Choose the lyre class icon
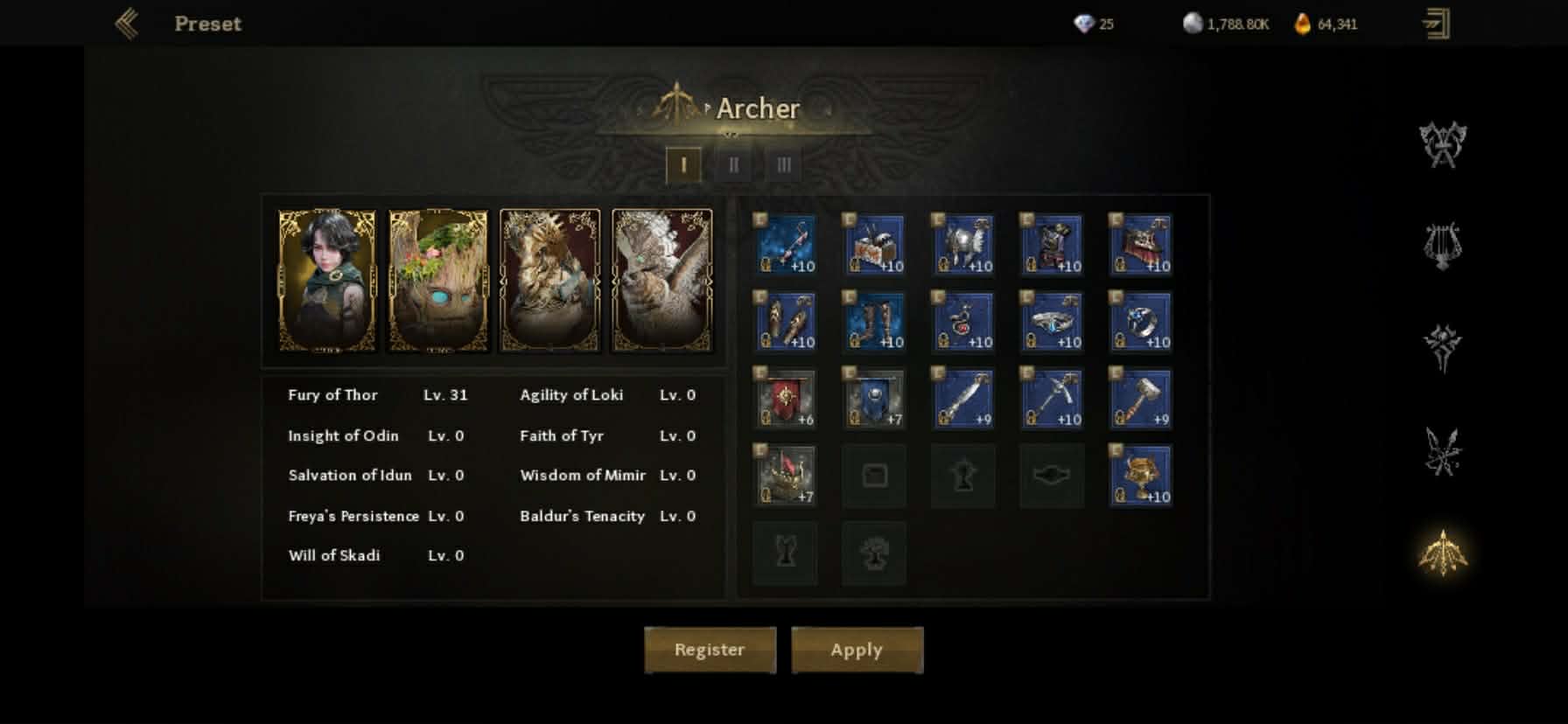Screen dimensions: 1568x724 [1442, 245]
